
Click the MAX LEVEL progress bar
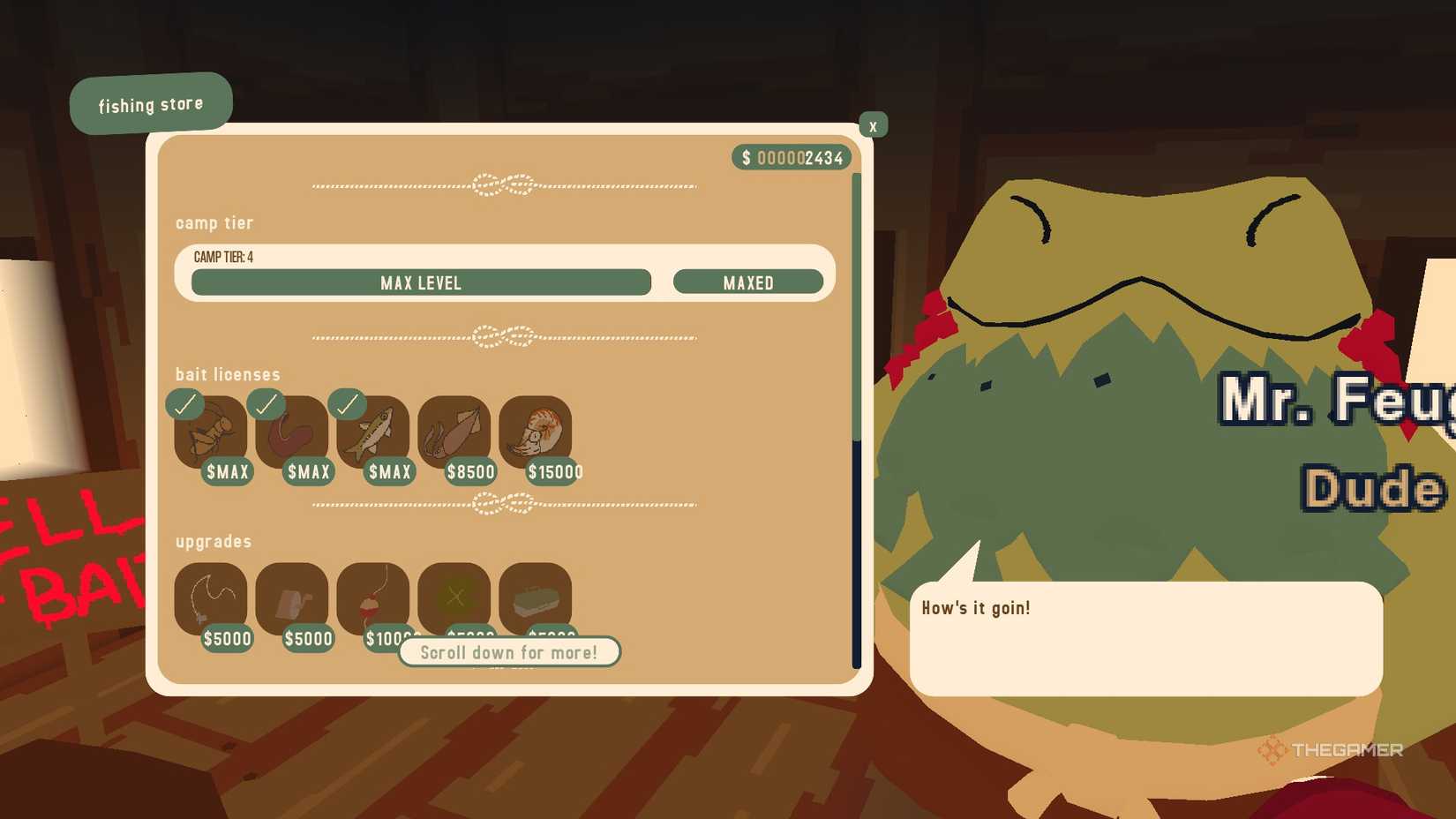420,282
